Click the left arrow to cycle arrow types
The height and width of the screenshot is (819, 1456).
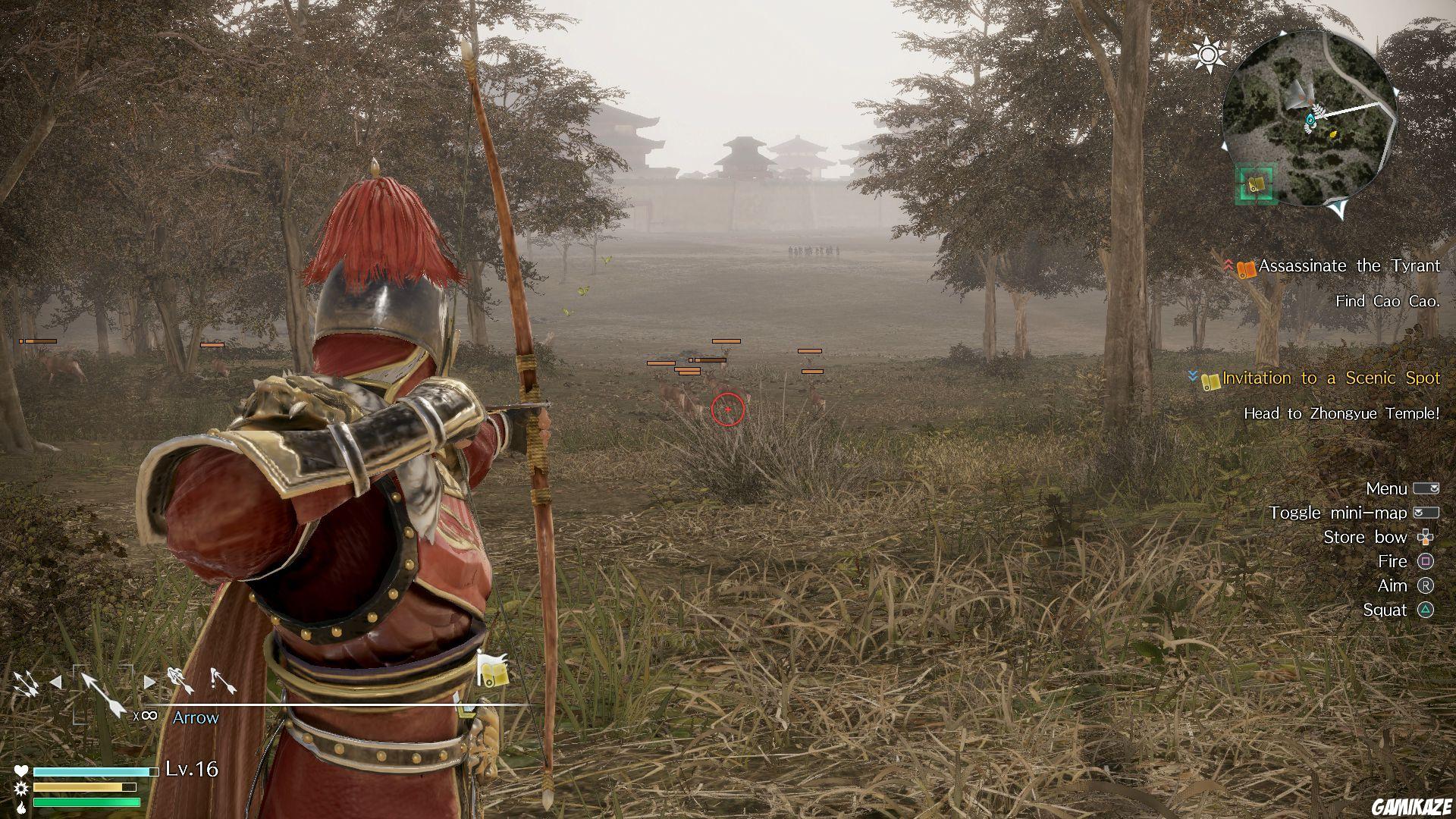tap(57, 682)
